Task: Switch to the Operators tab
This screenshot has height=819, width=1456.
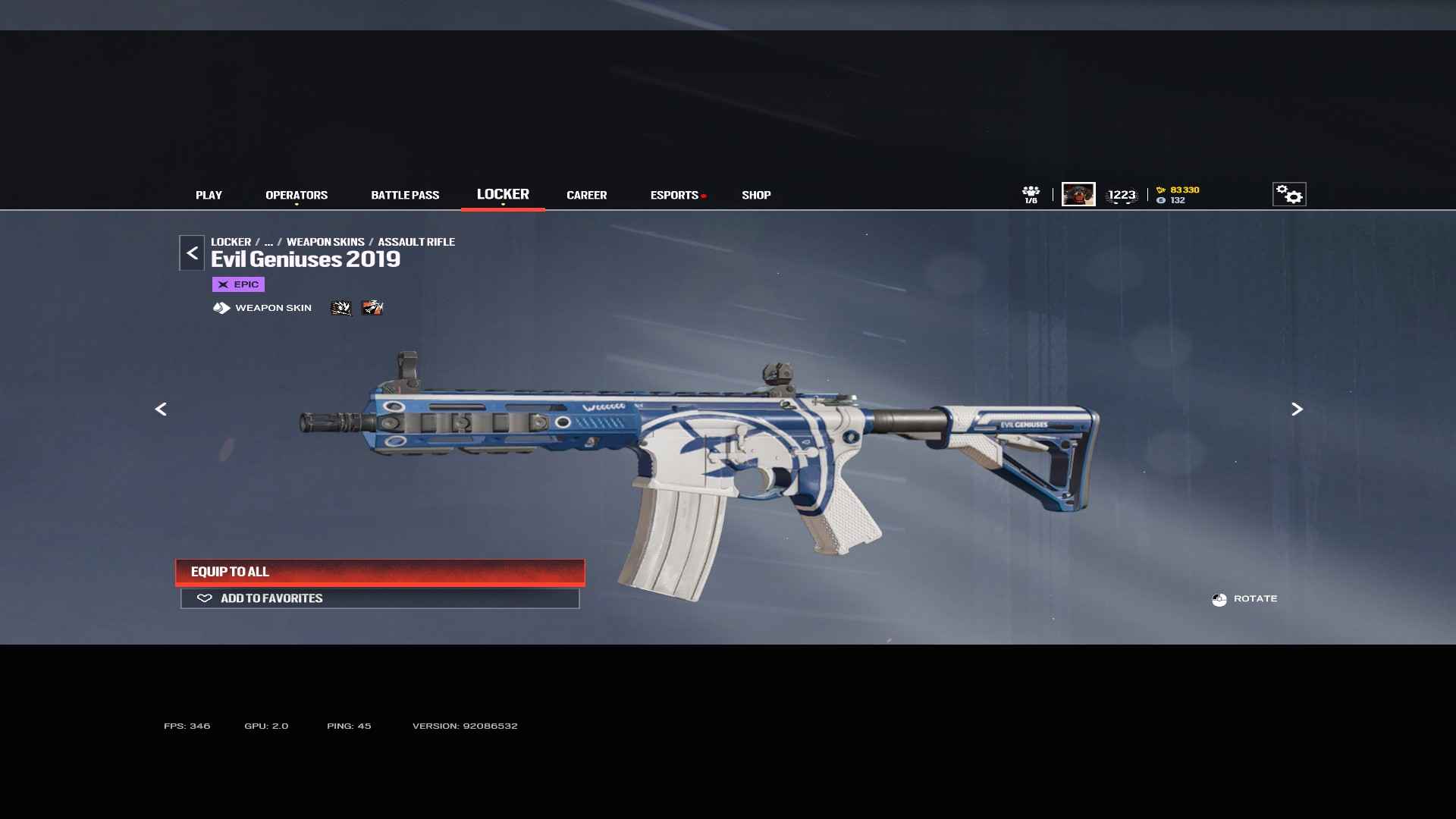Action: pos(297,195)
